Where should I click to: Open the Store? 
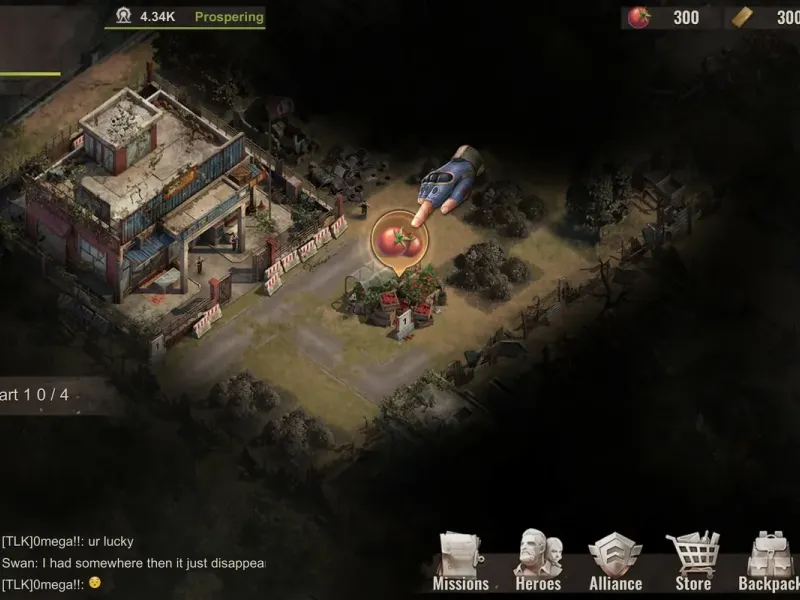coord(692,562)
